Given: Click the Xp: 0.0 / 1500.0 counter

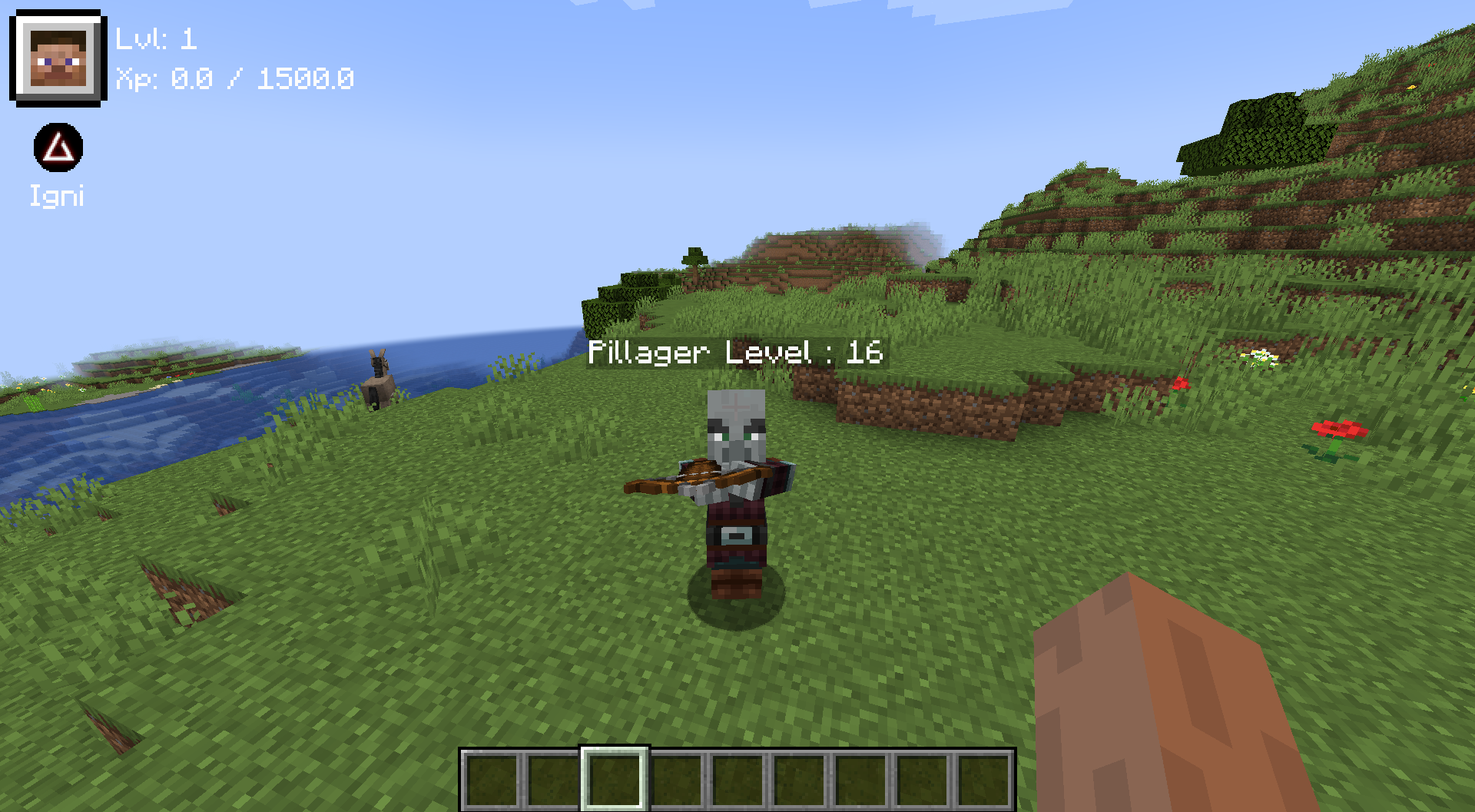Looking at the screenshot, I should [x=234, y=78].
